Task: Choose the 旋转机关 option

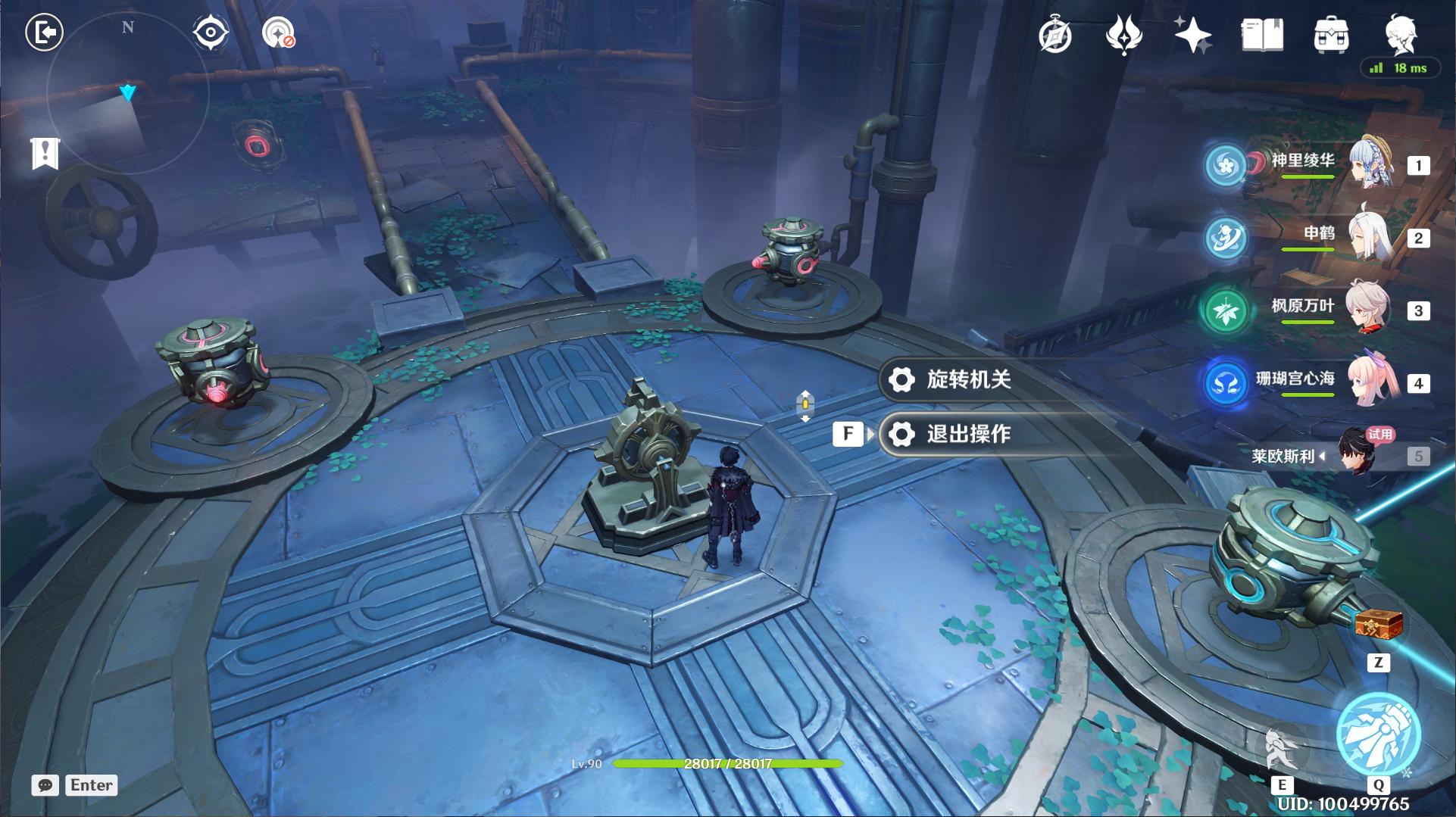Action: [968, 379]
